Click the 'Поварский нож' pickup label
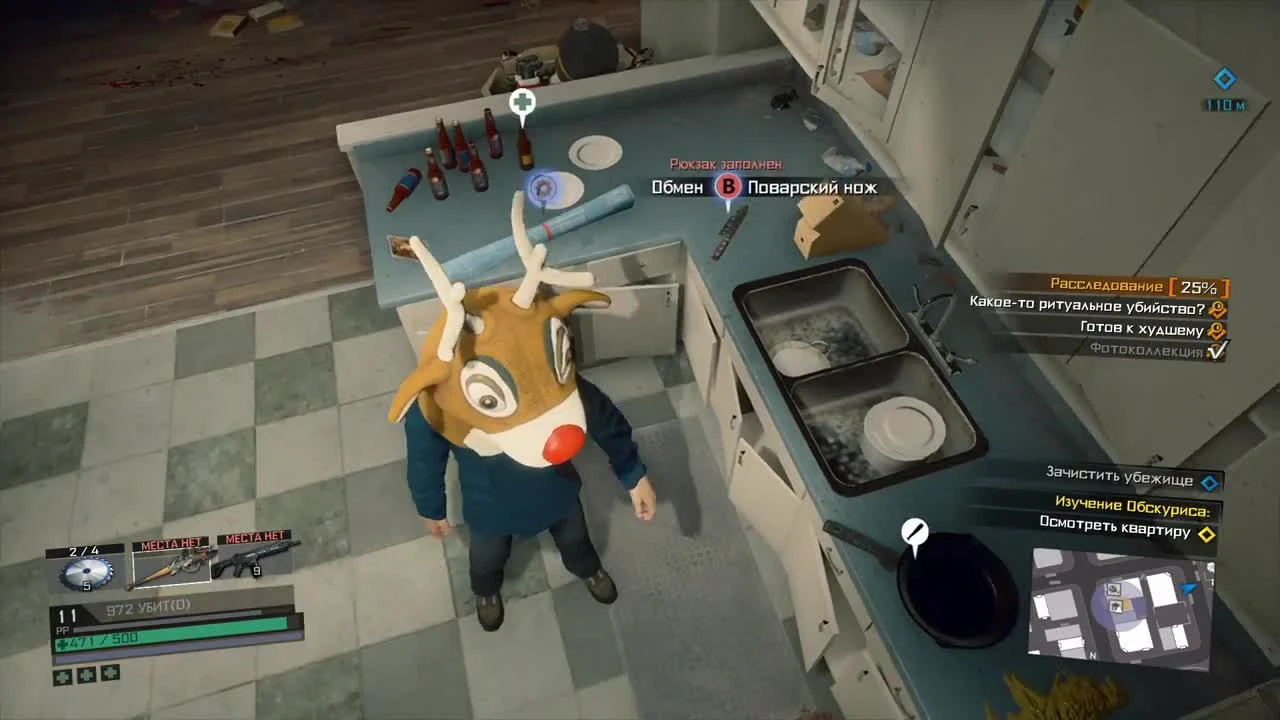The height and width of the screenshot is (720, 1280). [x=812, y=187]
